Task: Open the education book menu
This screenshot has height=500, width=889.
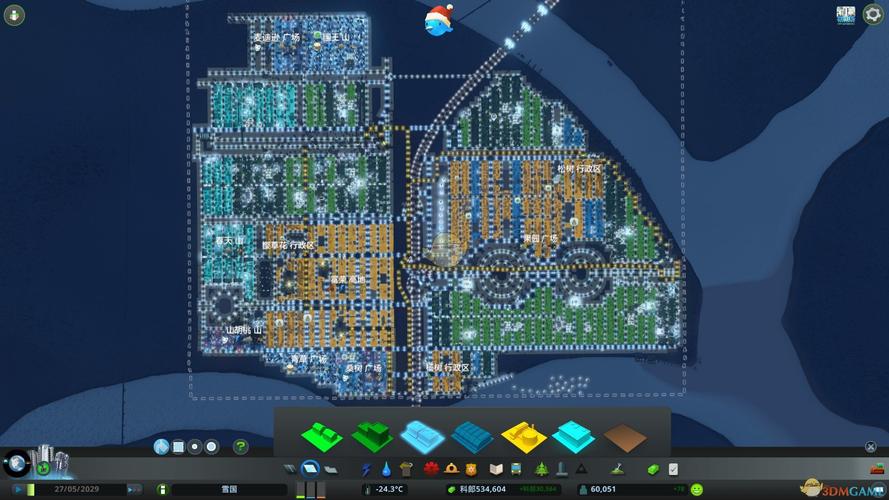Action: coord(496,468)
